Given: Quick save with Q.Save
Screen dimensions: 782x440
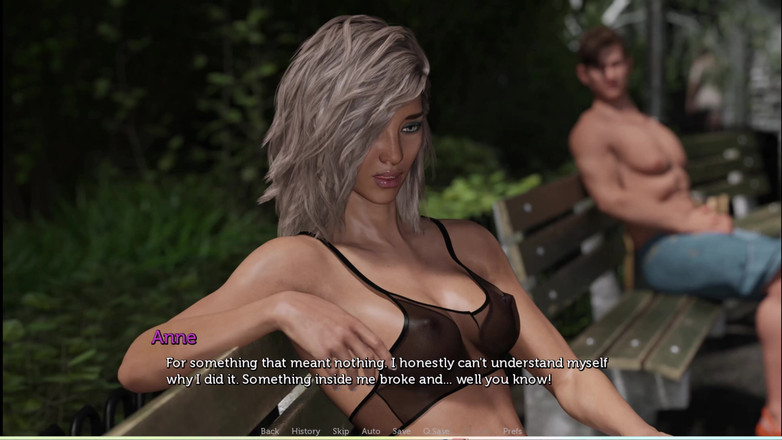Looking at the screenshot, I should tap(436, 431).
